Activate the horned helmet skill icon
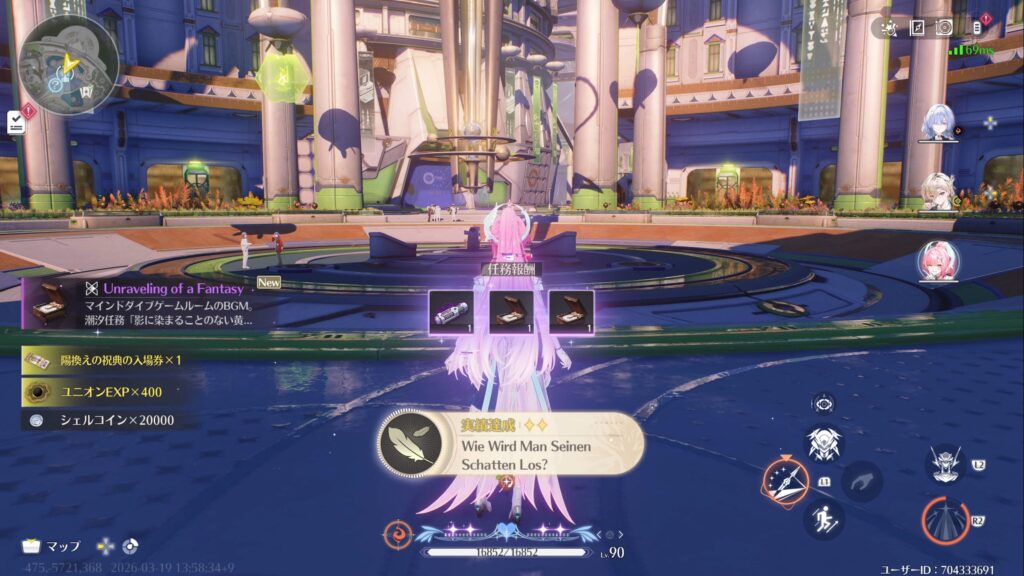Image resolution: width=1024 pixels, height=576 pixels. 945,463
